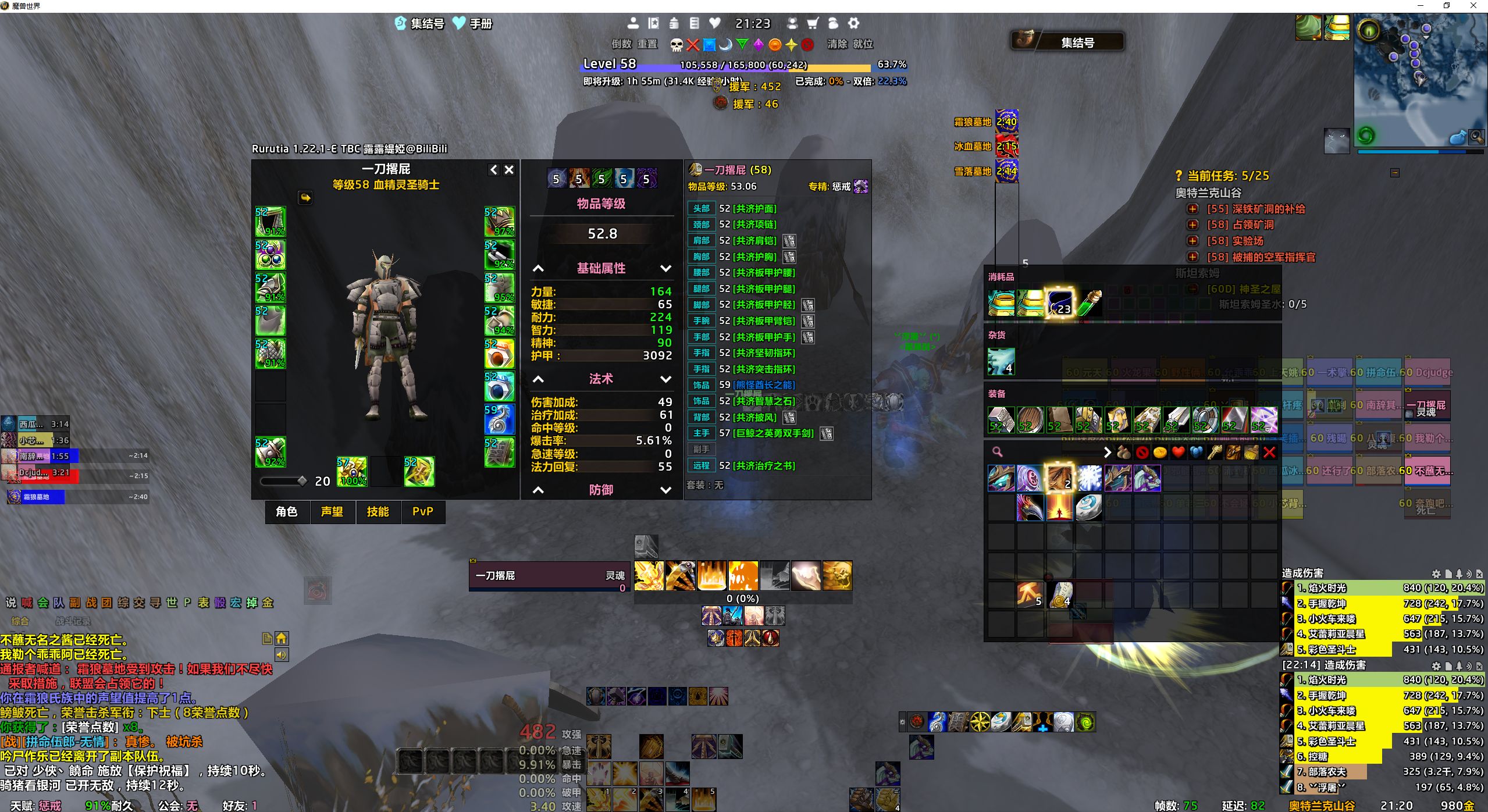The width and height of the screenshot is (1488, 812).
Task: Open the 手册 handbook button
Action: [474, 24]
